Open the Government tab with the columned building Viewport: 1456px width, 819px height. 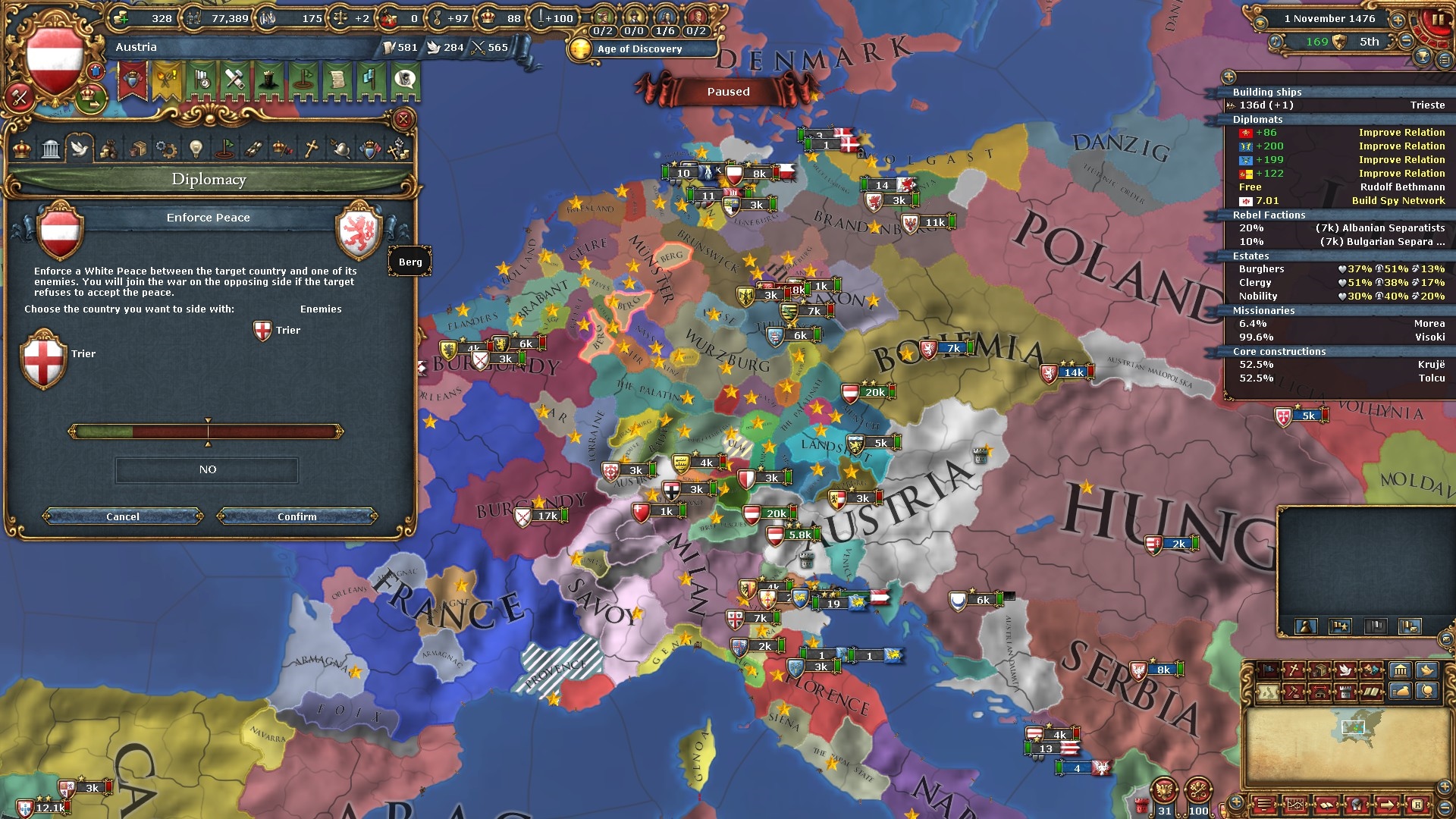click(51, 149)
